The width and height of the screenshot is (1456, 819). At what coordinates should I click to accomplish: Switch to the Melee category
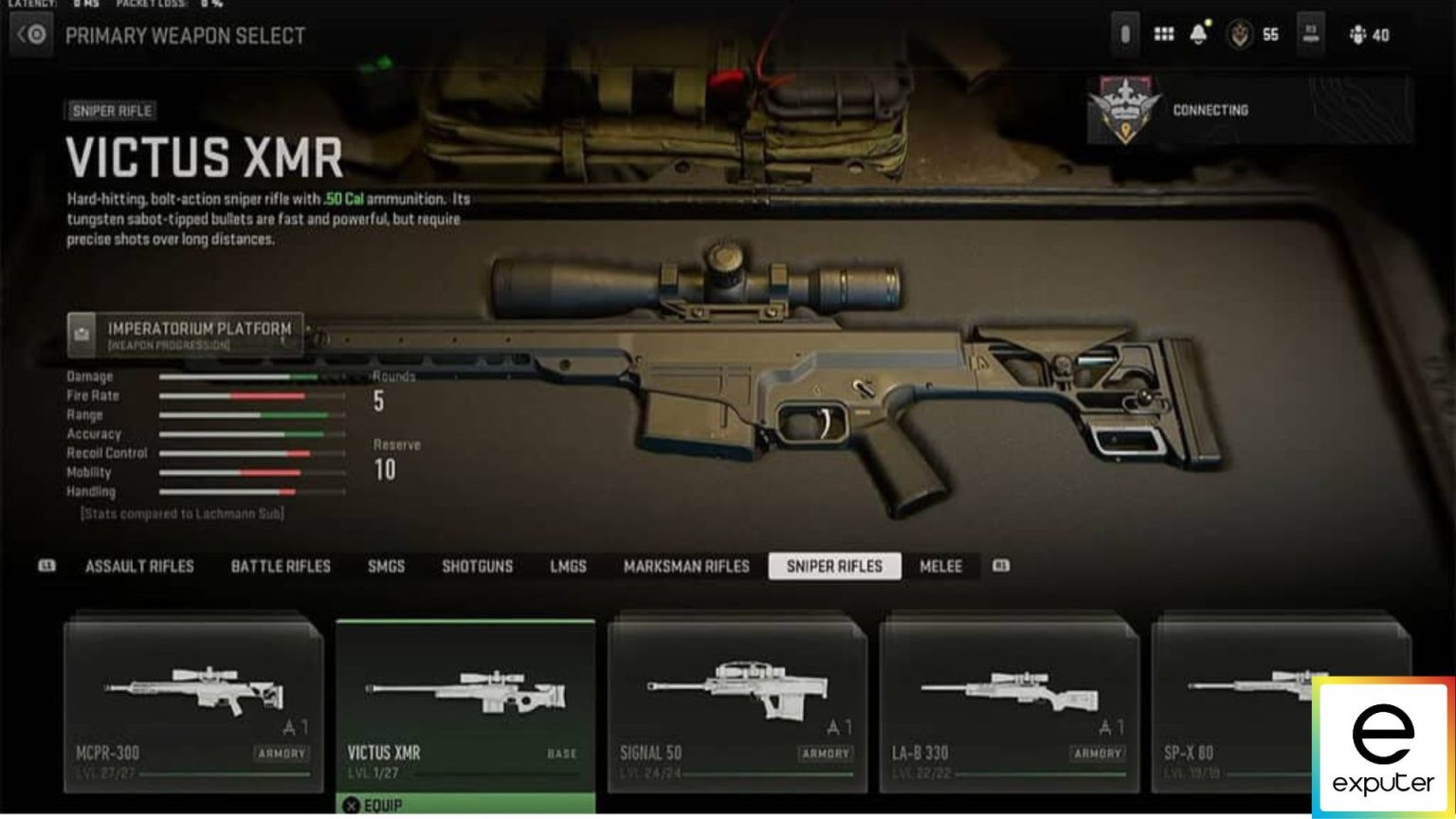[941, 566]
